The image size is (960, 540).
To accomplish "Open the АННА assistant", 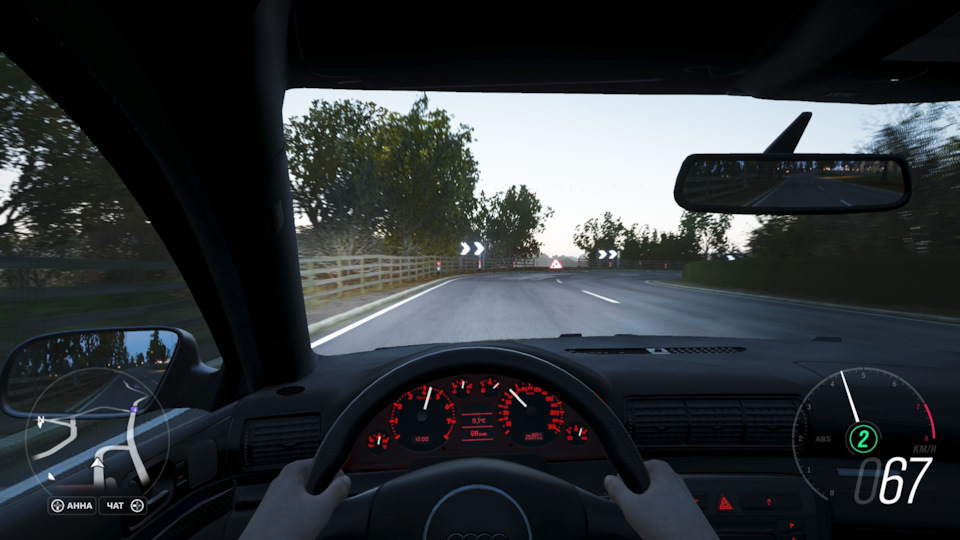I will [x=73, y=506].
